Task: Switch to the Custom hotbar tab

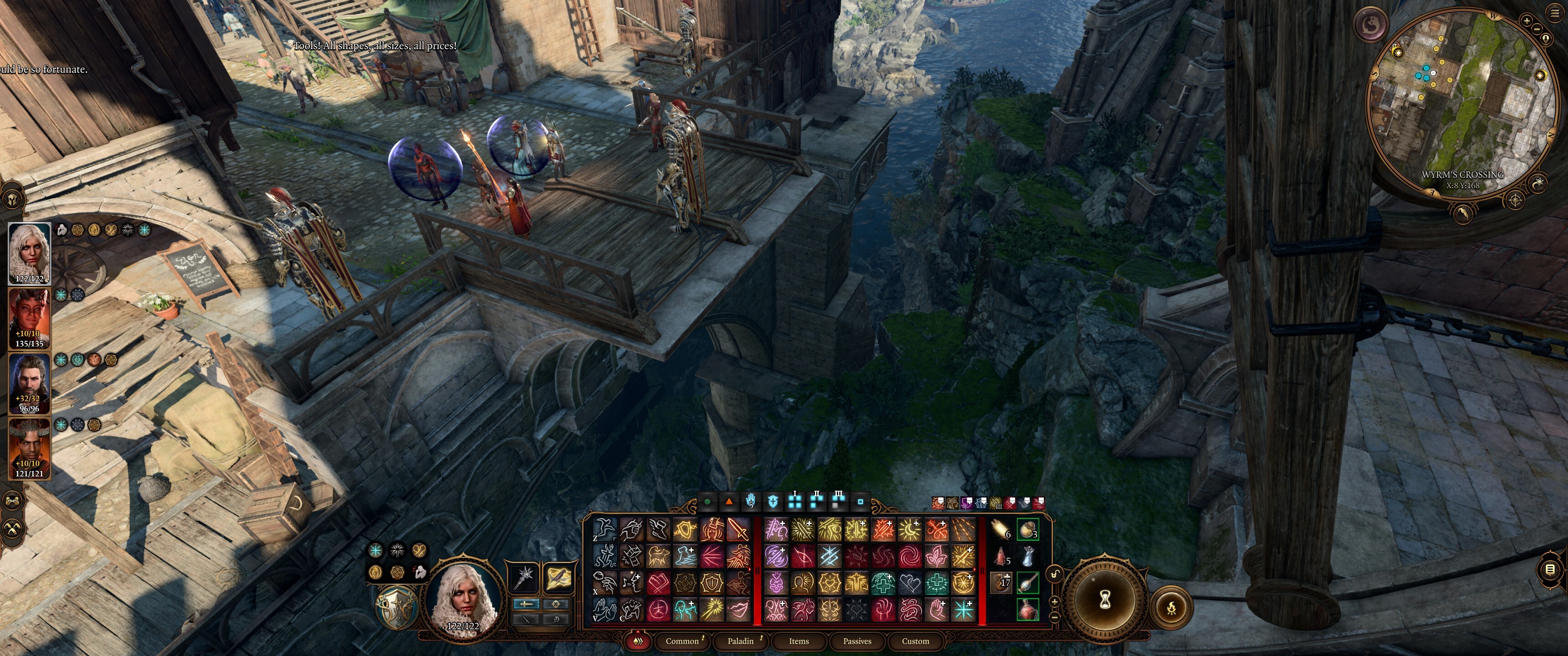Action: click(x=915, y=641)
